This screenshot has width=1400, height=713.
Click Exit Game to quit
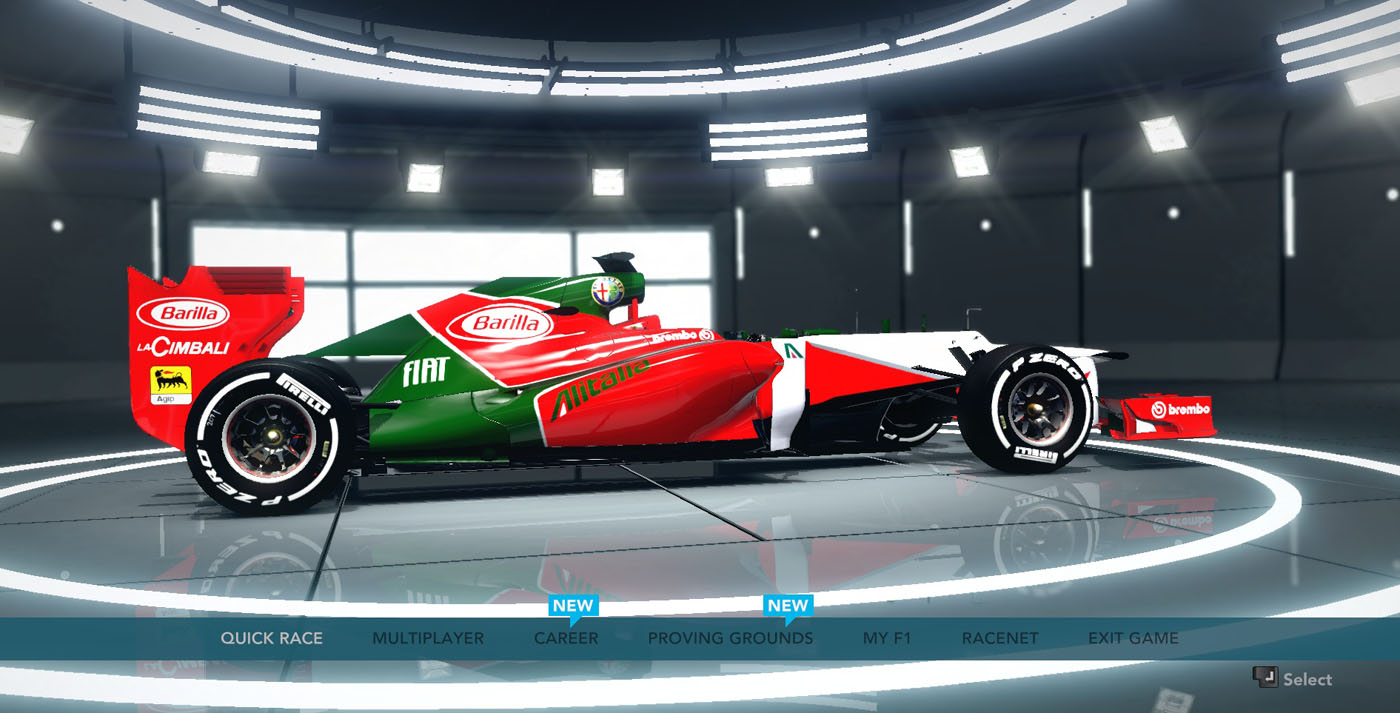[1133, 638]
